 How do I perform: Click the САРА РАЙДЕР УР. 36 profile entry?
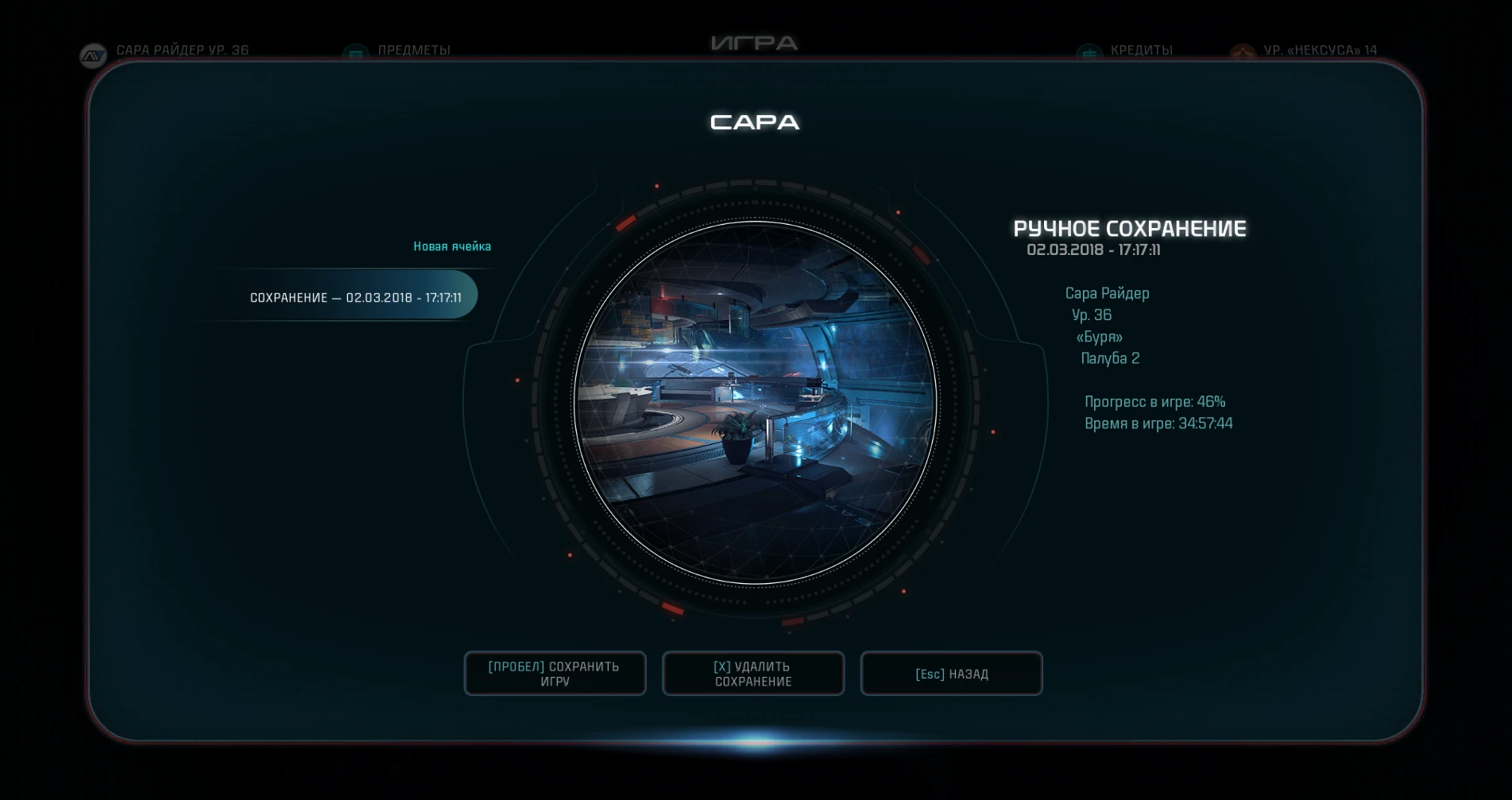183,49
